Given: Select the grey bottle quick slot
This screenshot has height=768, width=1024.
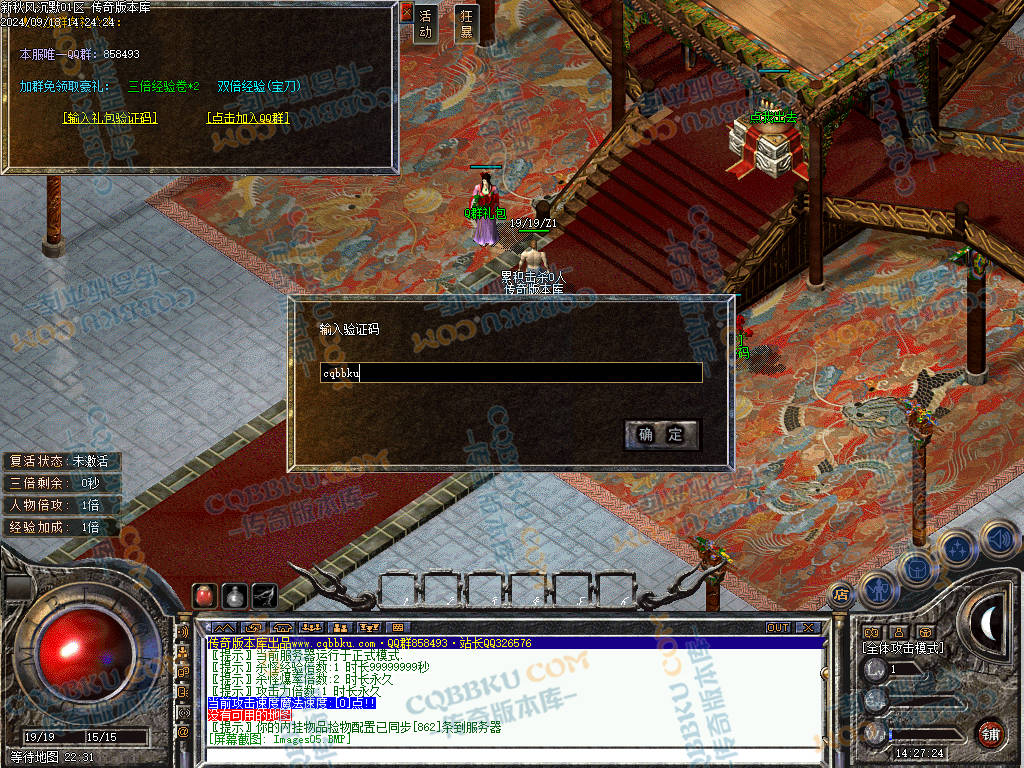Looking at the screenshot, I should 235,594.
